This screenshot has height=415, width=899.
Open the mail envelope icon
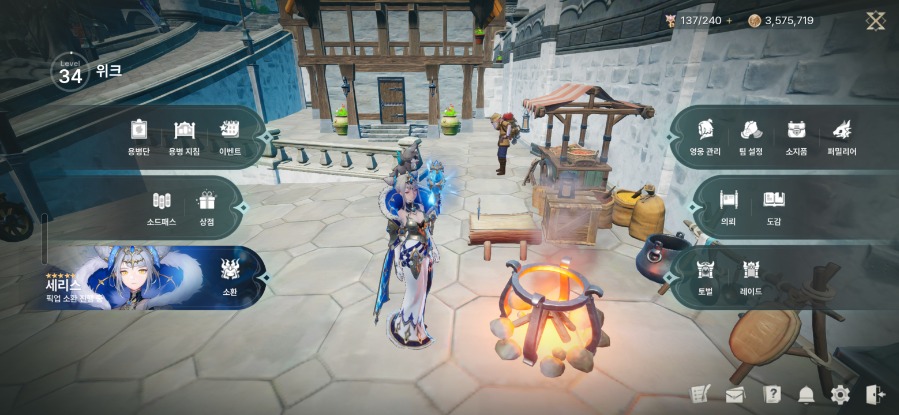(x=735, y=395)
